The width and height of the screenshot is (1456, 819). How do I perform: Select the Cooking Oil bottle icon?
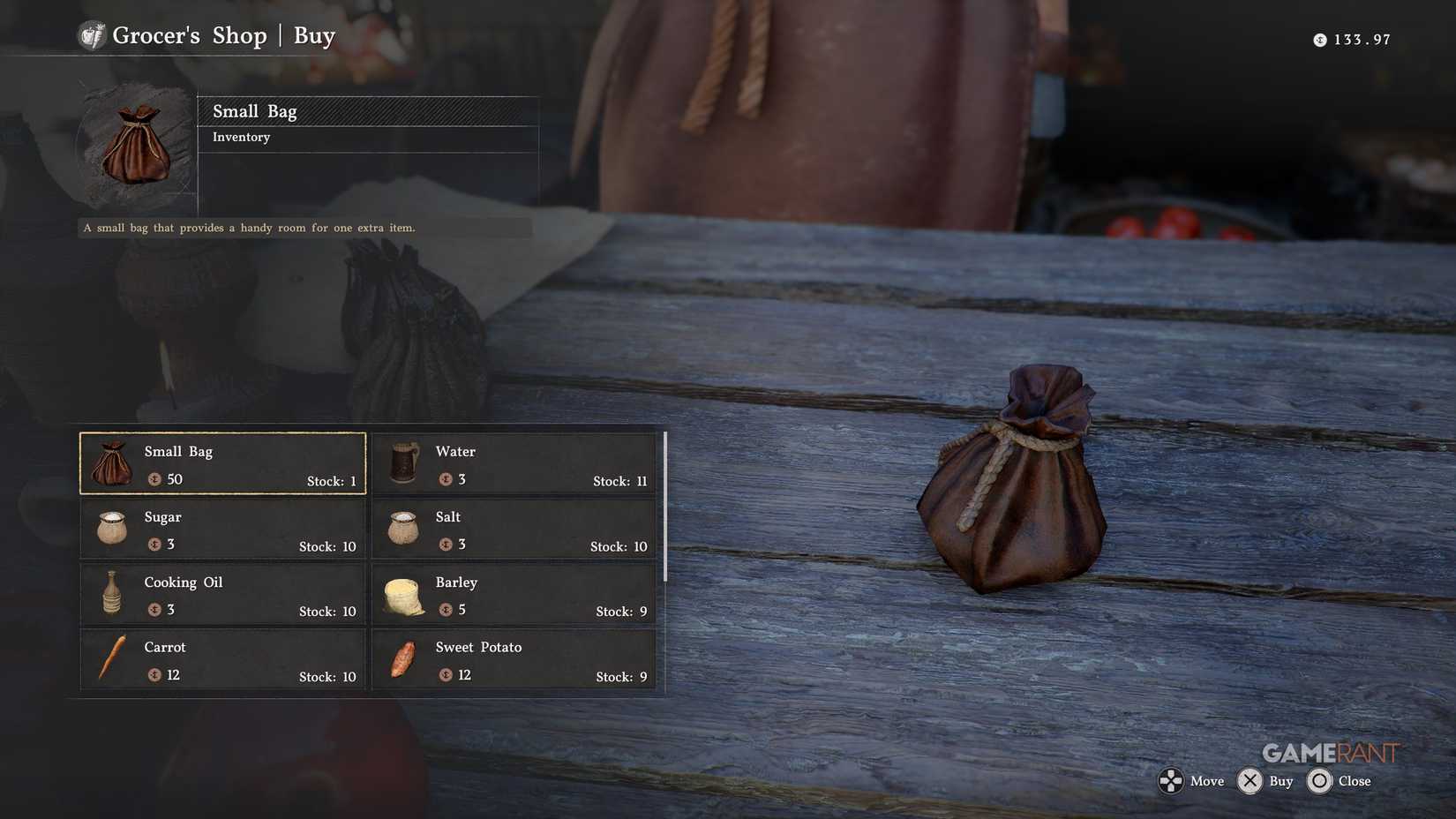tap(110, 593)
